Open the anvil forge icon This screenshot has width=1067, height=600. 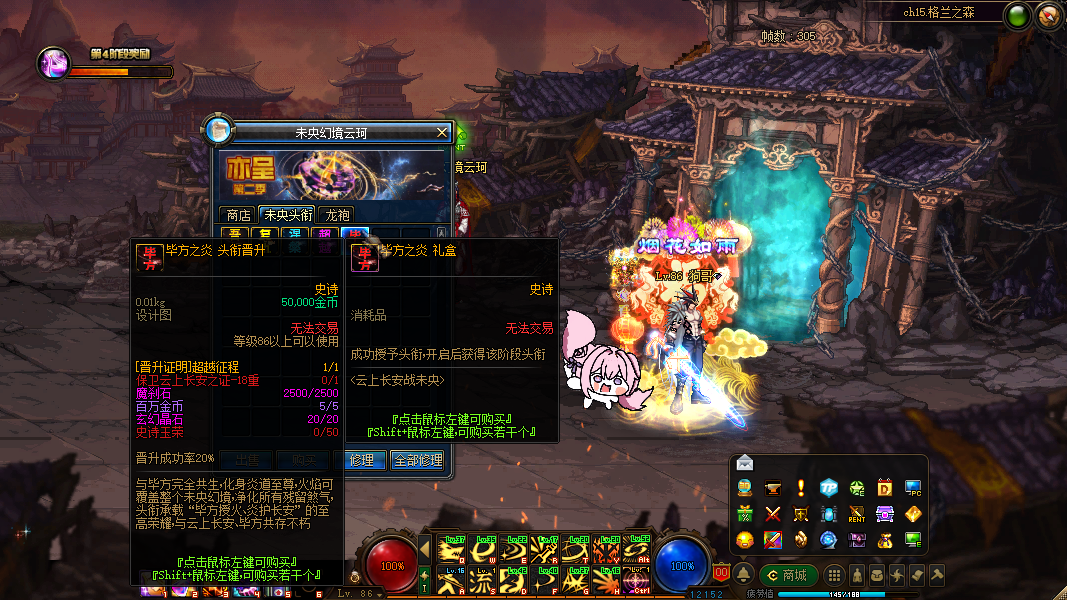pos(772,488)
